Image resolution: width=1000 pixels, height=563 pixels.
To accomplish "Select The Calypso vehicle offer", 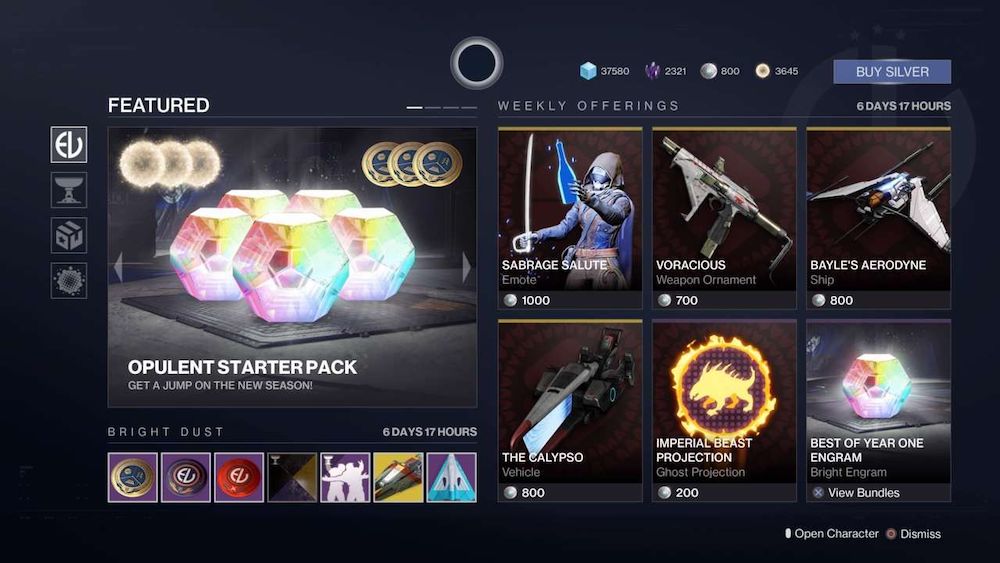I will (x=570, y=410).
